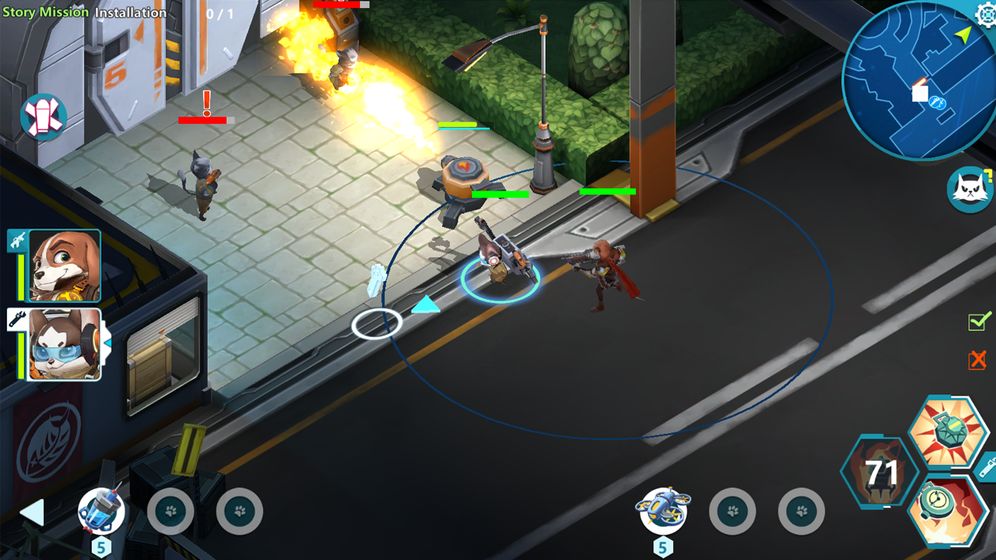
Task: Click the left-pointing arrow button
Action: pos(33,513)
